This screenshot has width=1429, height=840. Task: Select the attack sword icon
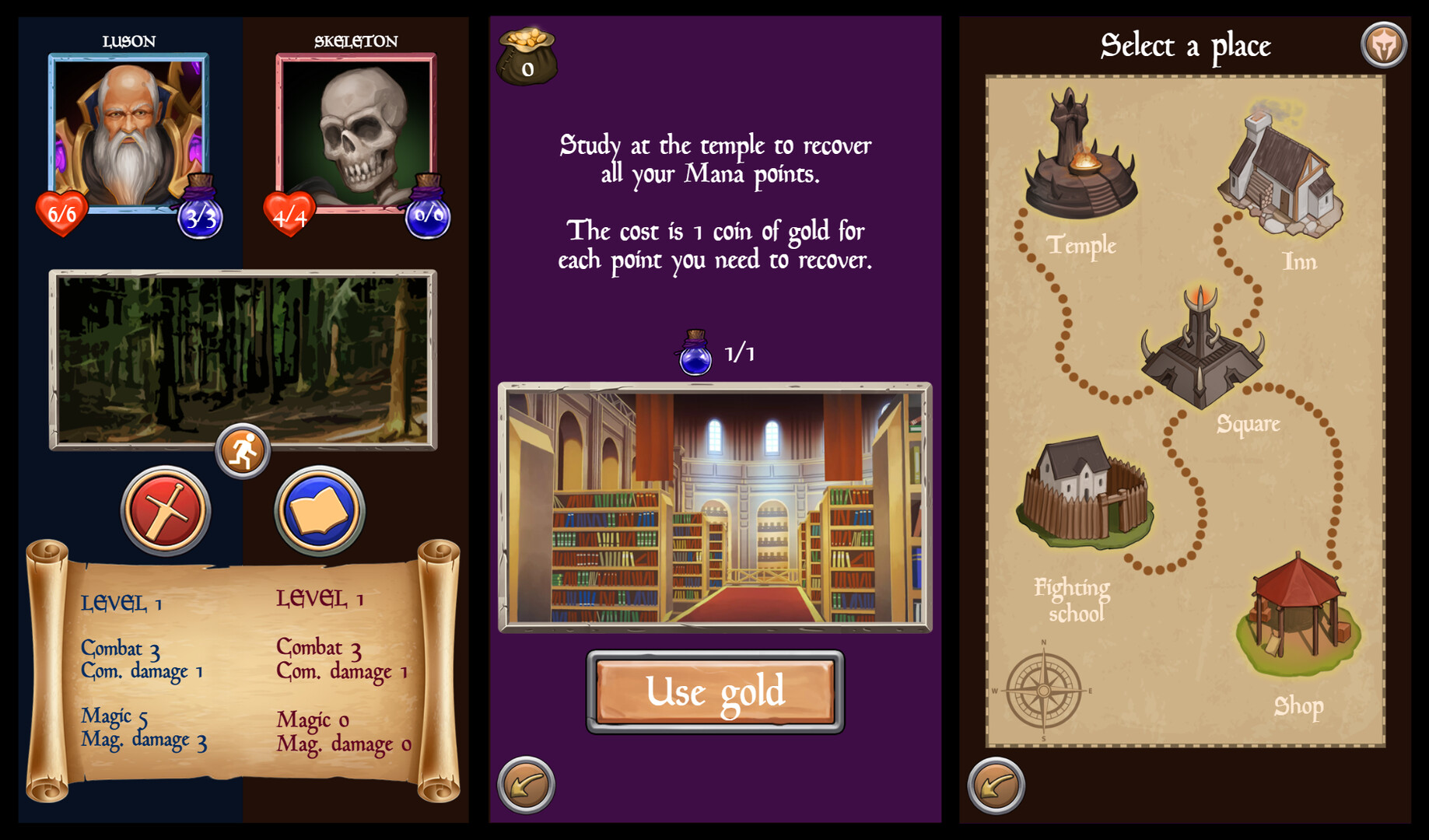(x=165, y=509)
